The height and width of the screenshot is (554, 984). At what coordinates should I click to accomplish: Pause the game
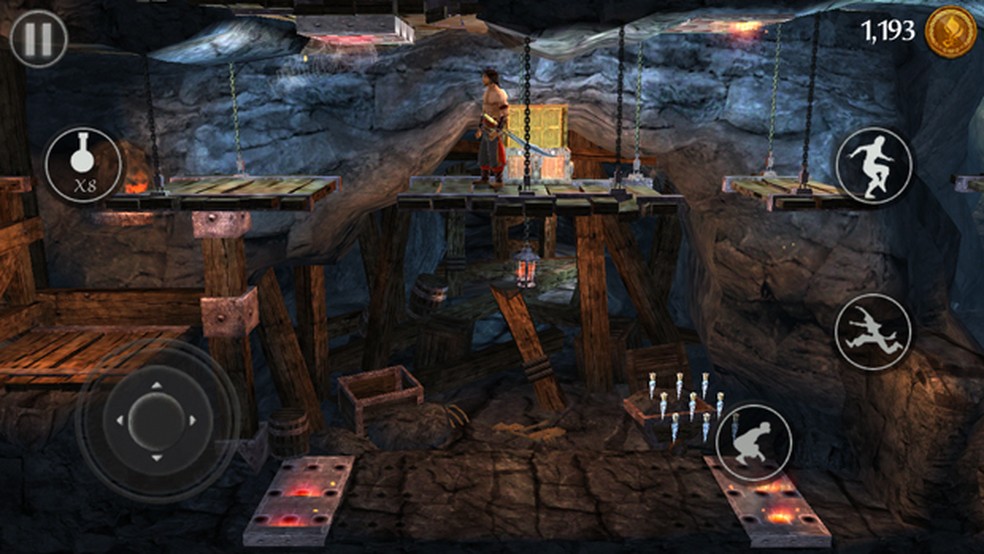[x=38, y=39]
